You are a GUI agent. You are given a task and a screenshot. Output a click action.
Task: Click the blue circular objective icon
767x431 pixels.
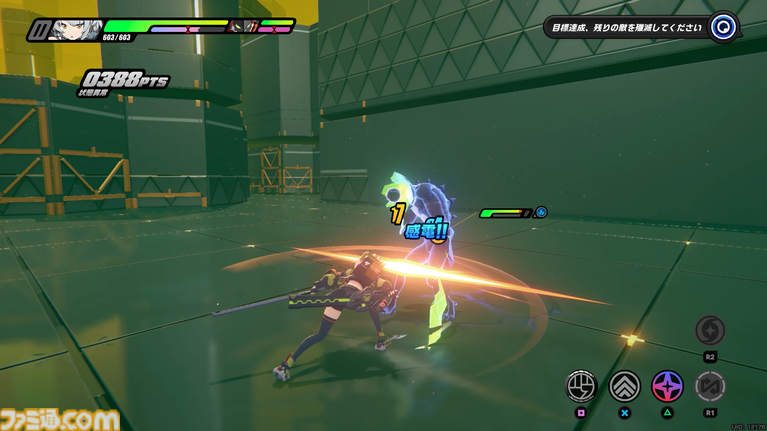tap(723, 28)
